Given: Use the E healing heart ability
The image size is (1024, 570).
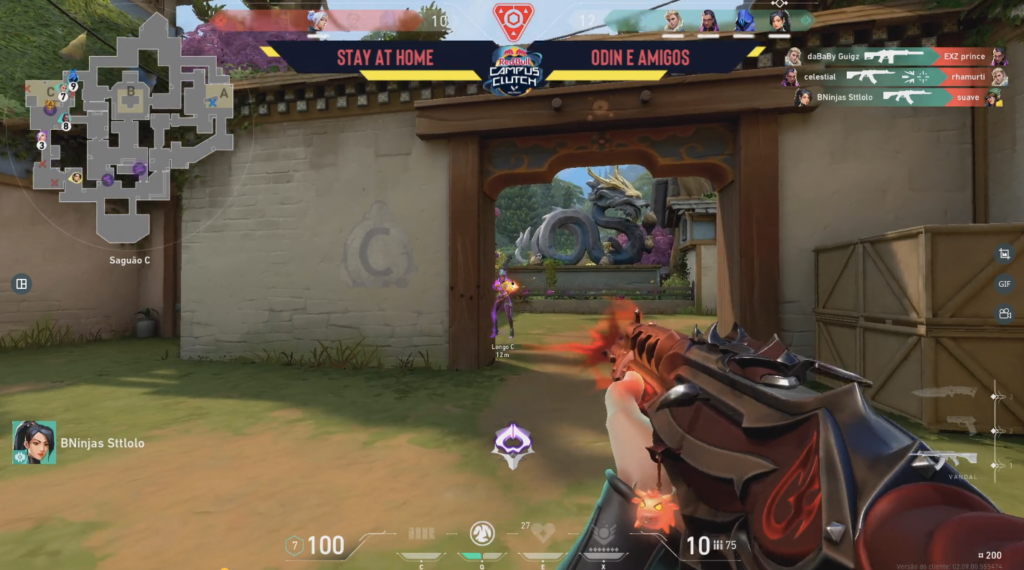Looking at the screenshot, I should tap(543, 533).
